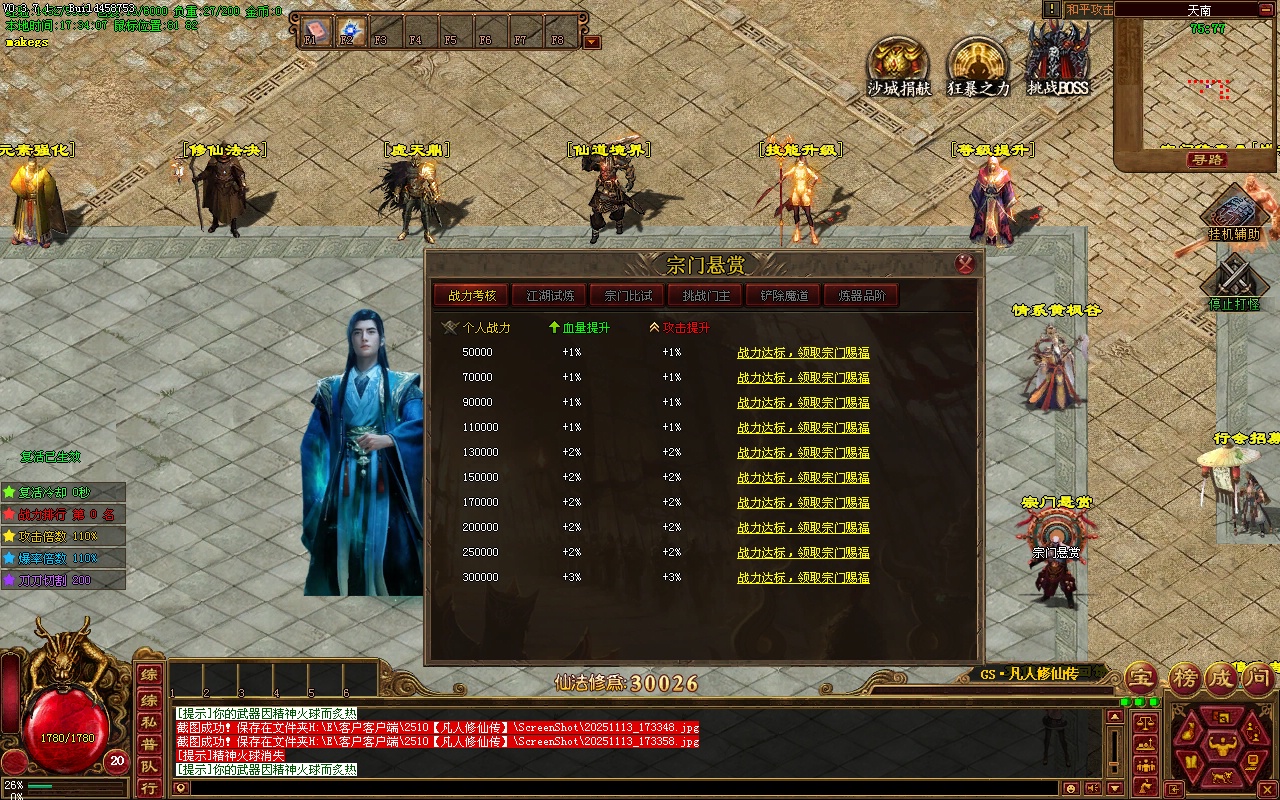This screenshot has height=800, width=1280.
Task: Open the 挂机辅助 auto-play helper
Action: (x=1233, y=215)
